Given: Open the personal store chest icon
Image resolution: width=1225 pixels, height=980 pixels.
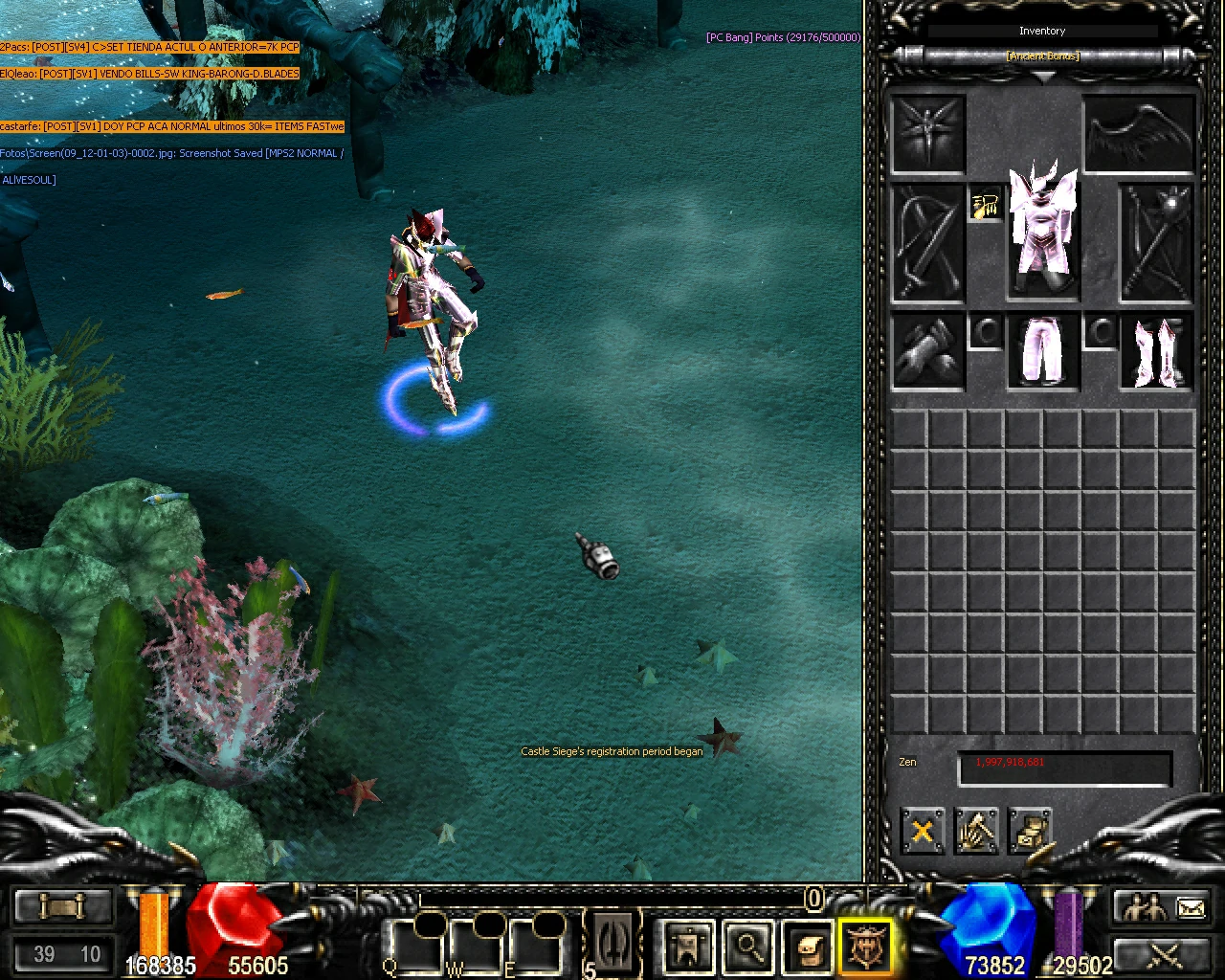Looking at the screenshot, I should pyautogui.click(x=1030, y=831).
